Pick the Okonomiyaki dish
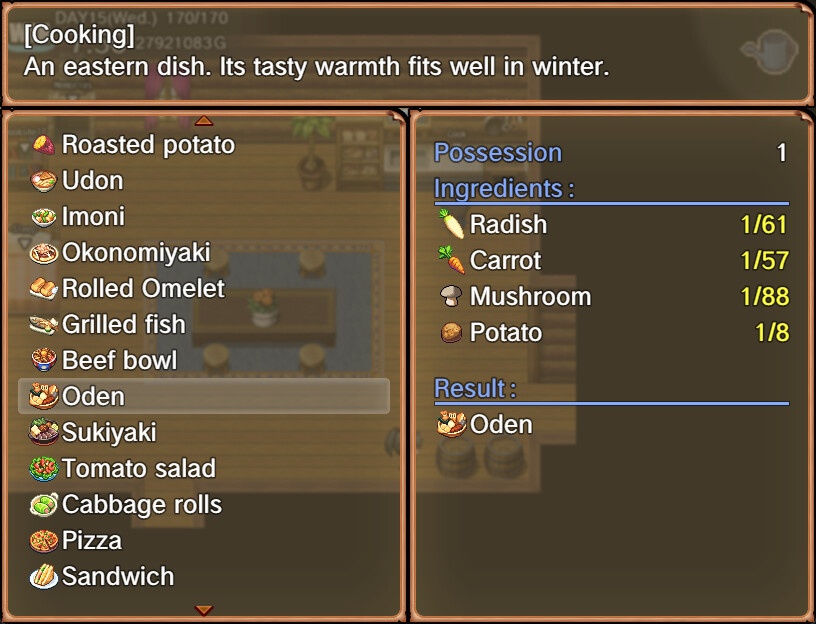This screenshot has height=624, width=816. 135,253
